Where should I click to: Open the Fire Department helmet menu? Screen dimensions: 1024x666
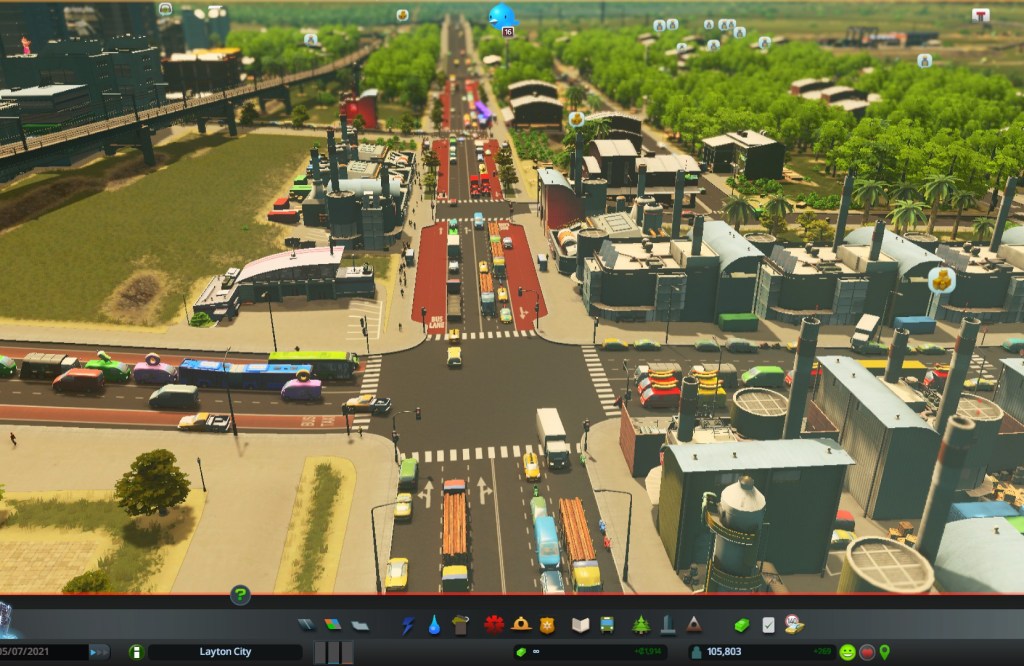pyautogui.click(x=520, y=625)
